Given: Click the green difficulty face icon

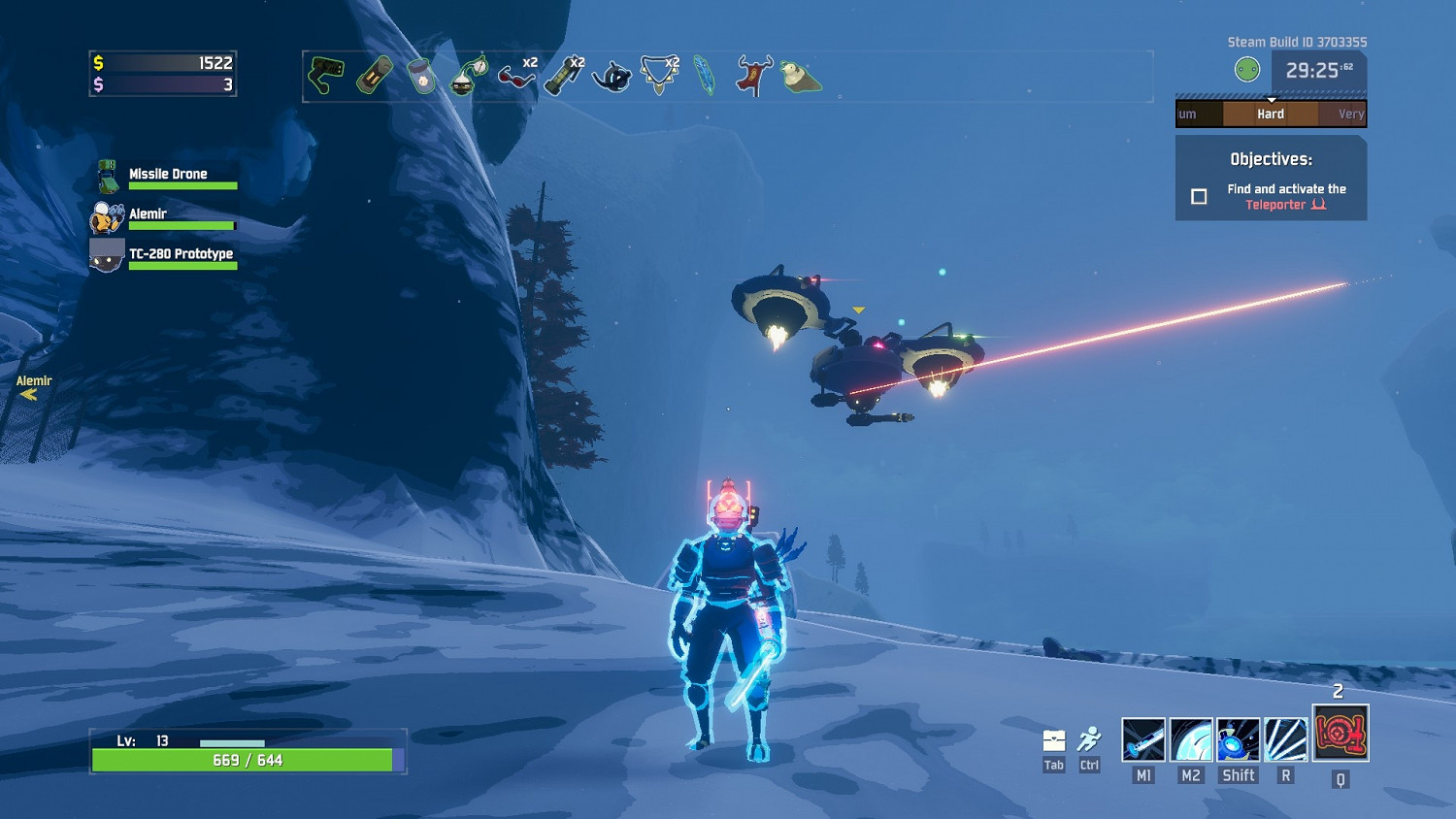Looking at the screenshot, I should tap(1247, 70).
